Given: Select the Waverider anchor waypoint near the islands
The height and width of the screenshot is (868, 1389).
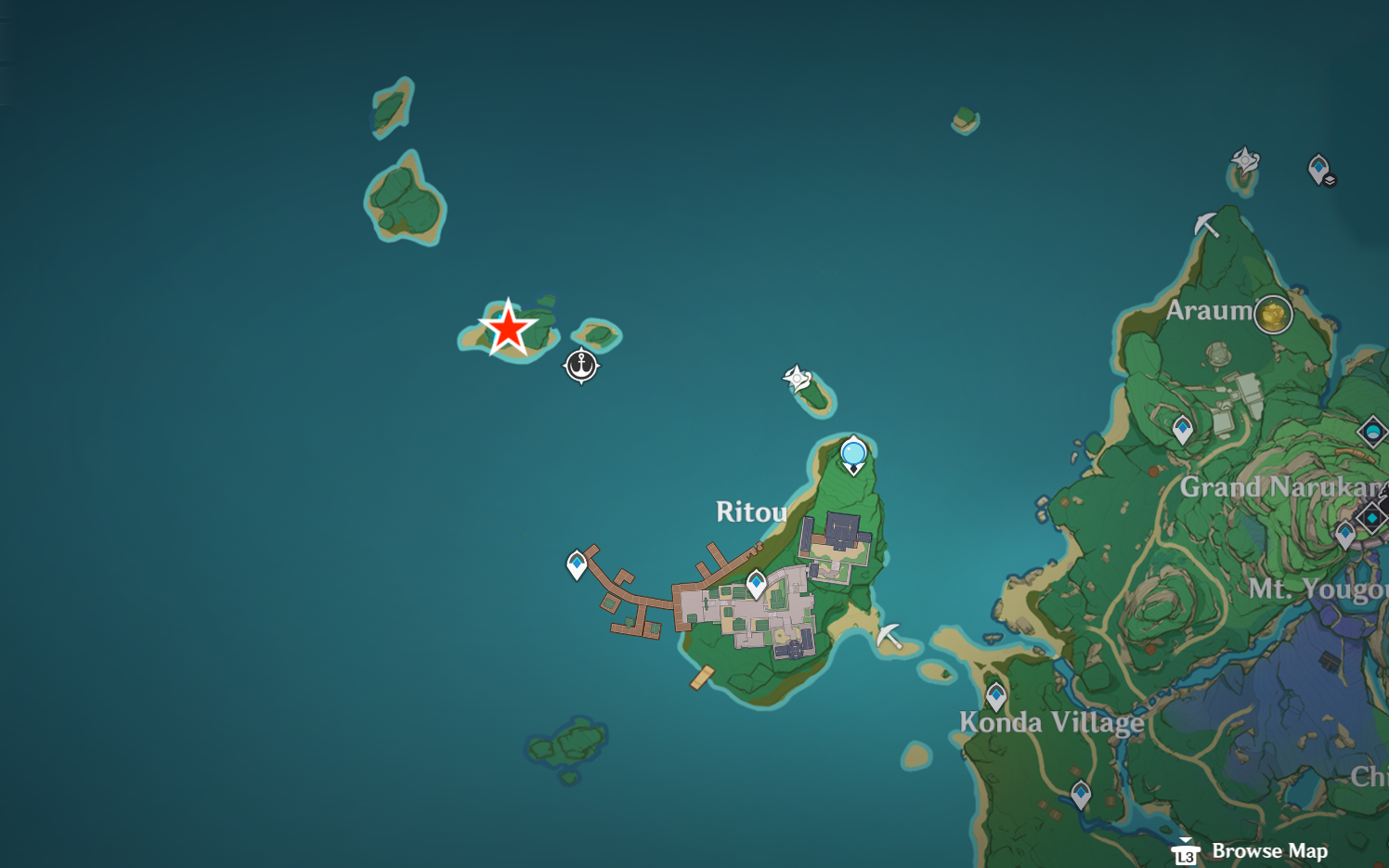Looking at the screenshot, I should [x=579, y=366].
